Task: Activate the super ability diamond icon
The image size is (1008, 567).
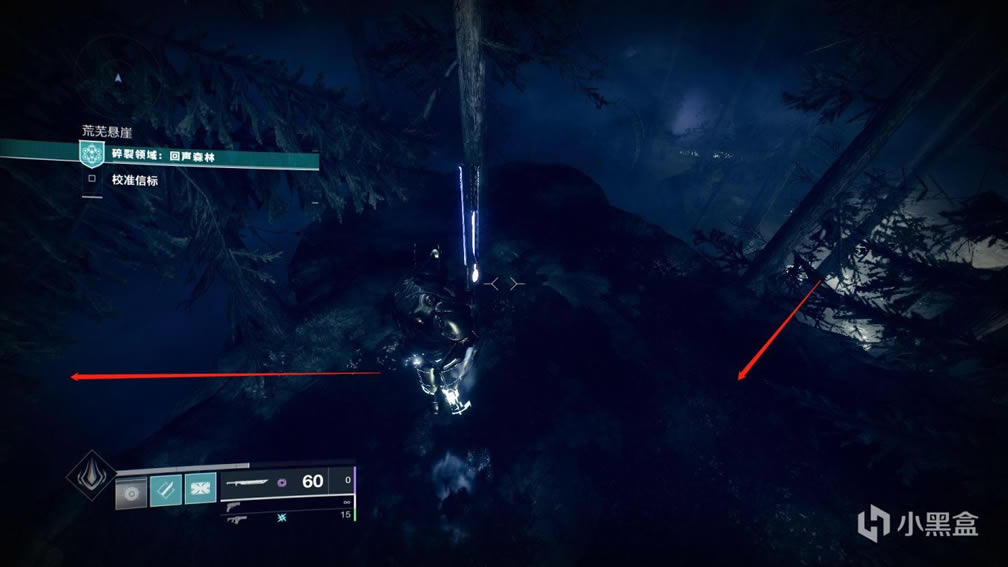Action: pos(90,476)
